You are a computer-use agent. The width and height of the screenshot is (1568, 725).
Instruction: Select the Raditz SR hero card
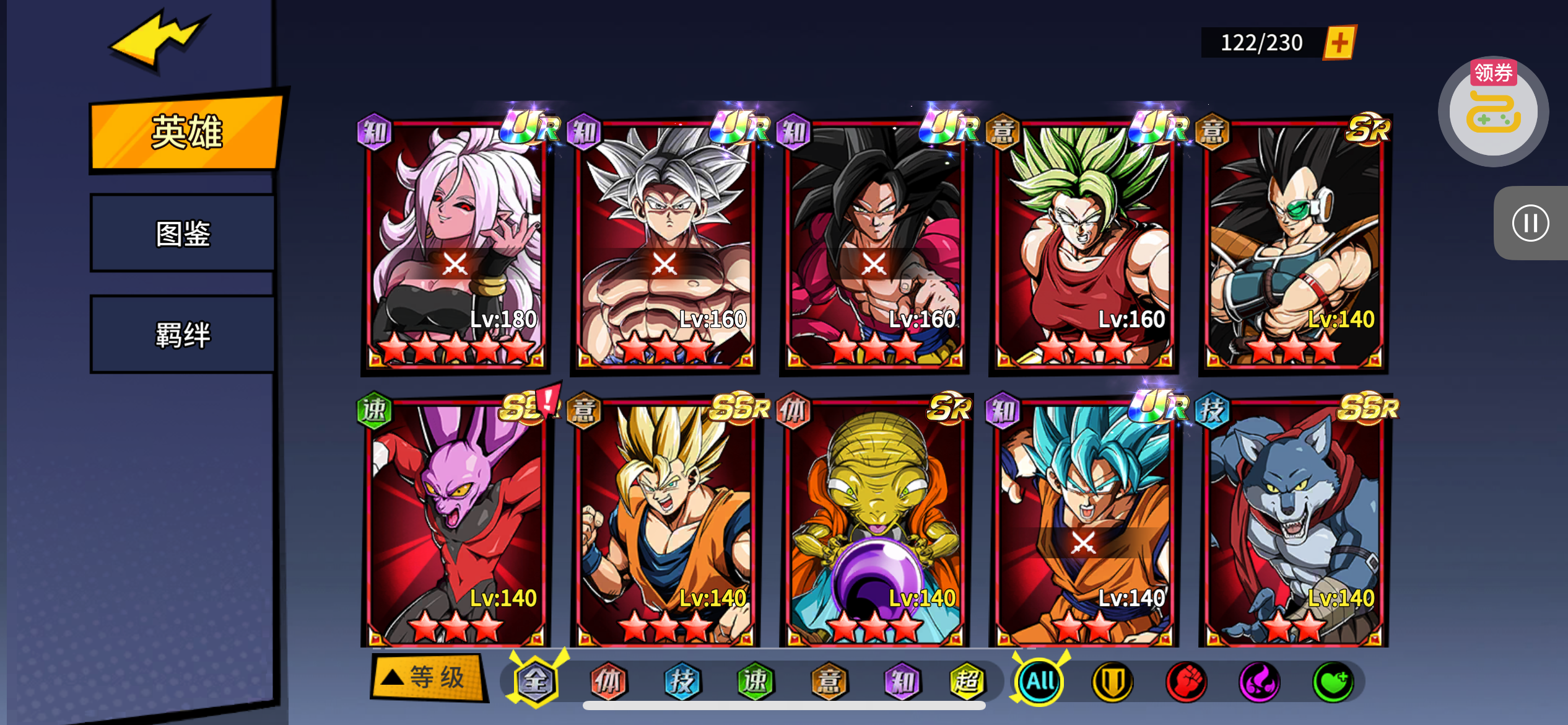click(x=1293, y=245)
